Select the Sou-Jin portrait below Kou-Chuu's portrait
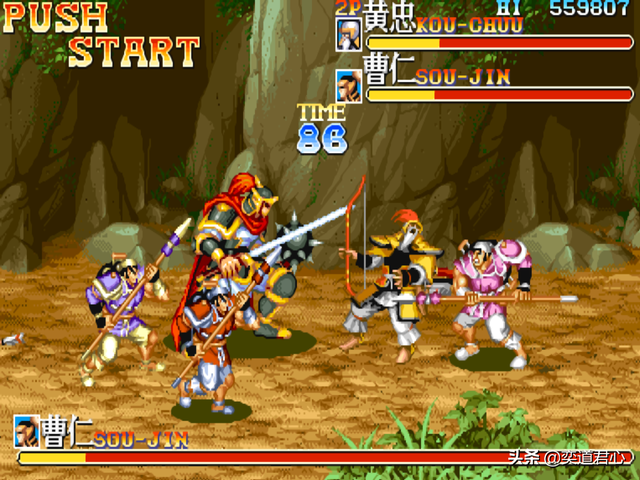 coord(348,86)
